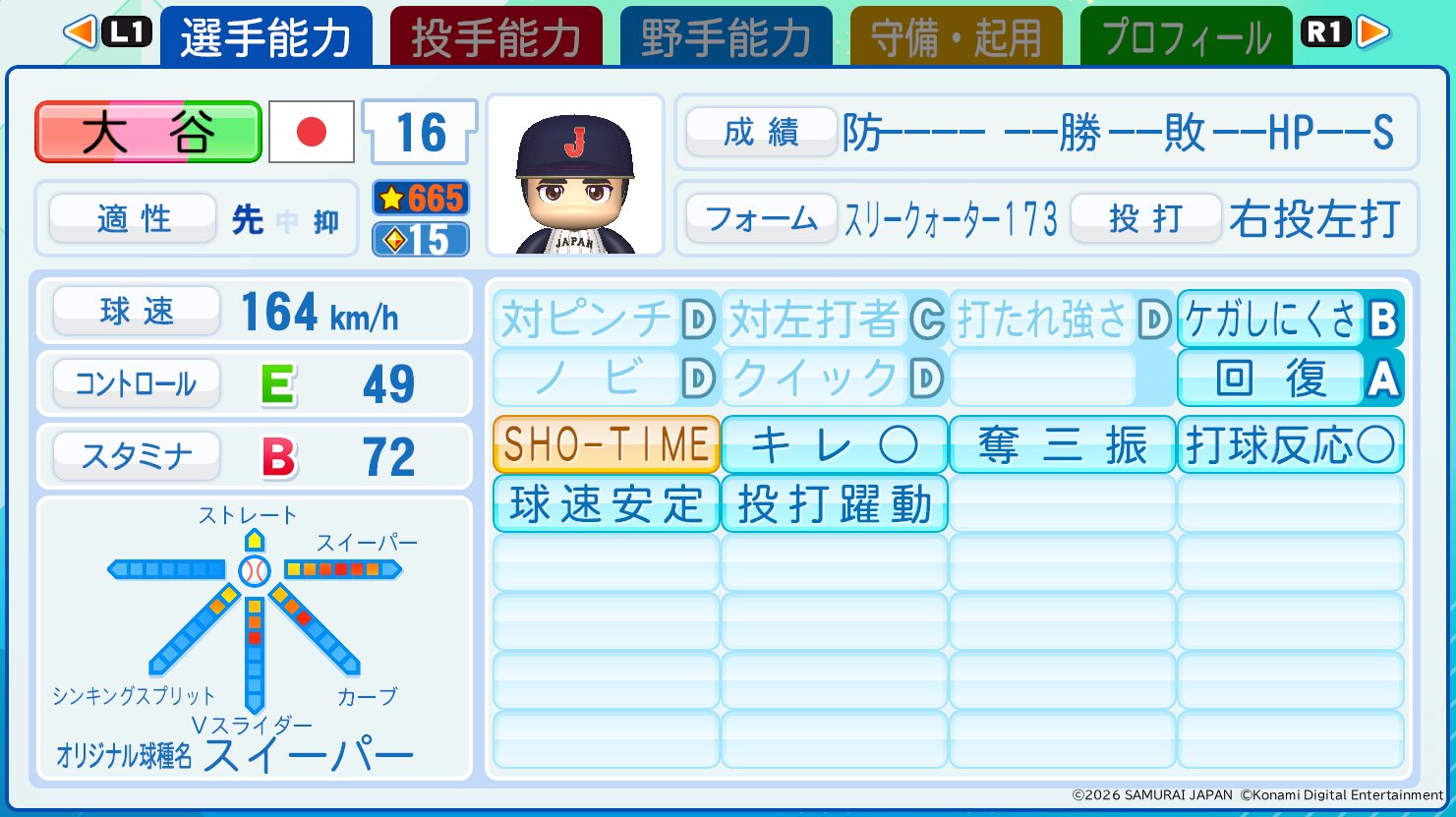The height and width of the screenshot is (817, 1456).
Task: Select the 球速安定 ability badge
Action: coord(605,504)
